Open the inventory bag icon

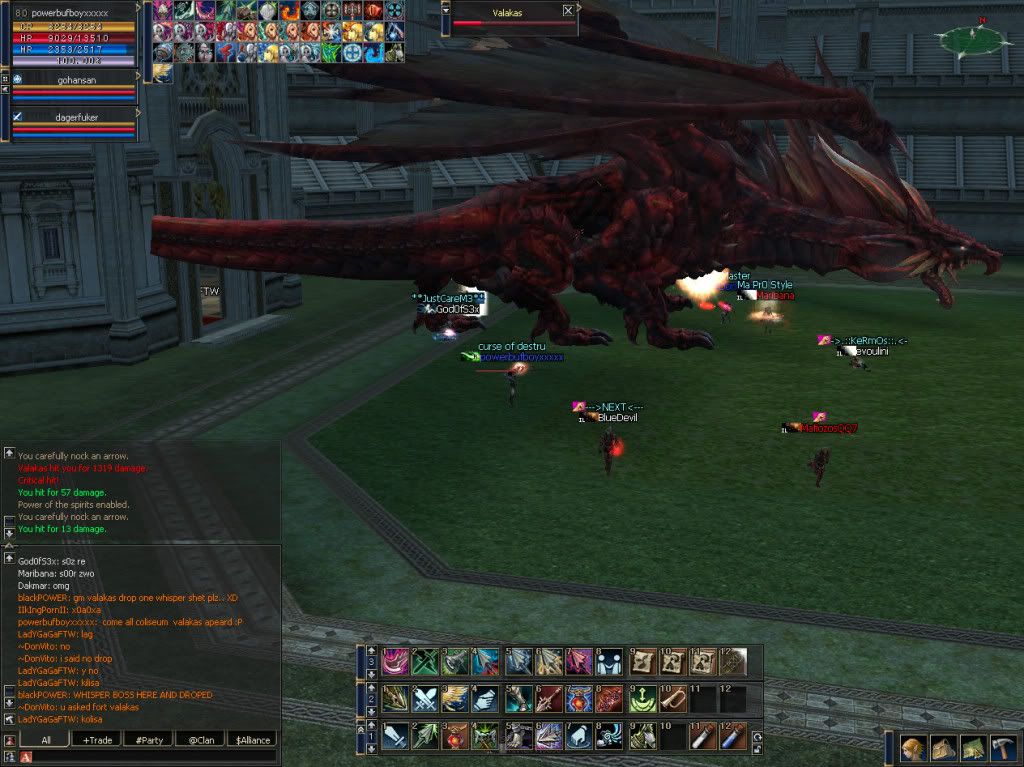pos(943,749)
